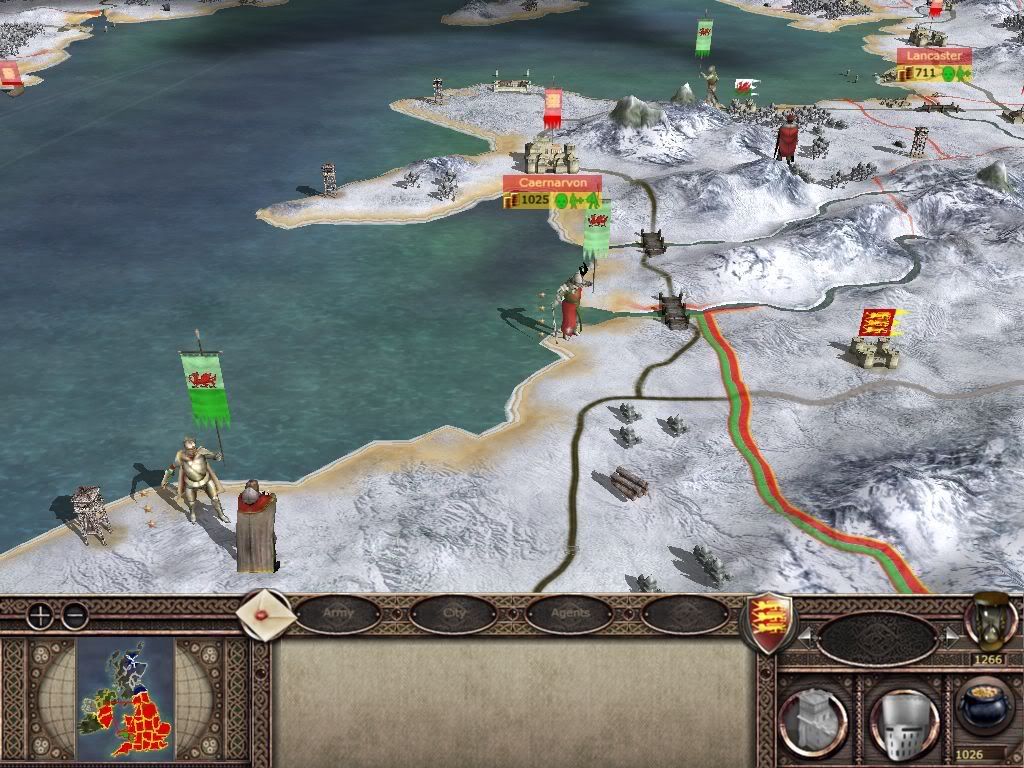Select the previous item with the left arrow

pyautogui.click(x=802, y=635)
